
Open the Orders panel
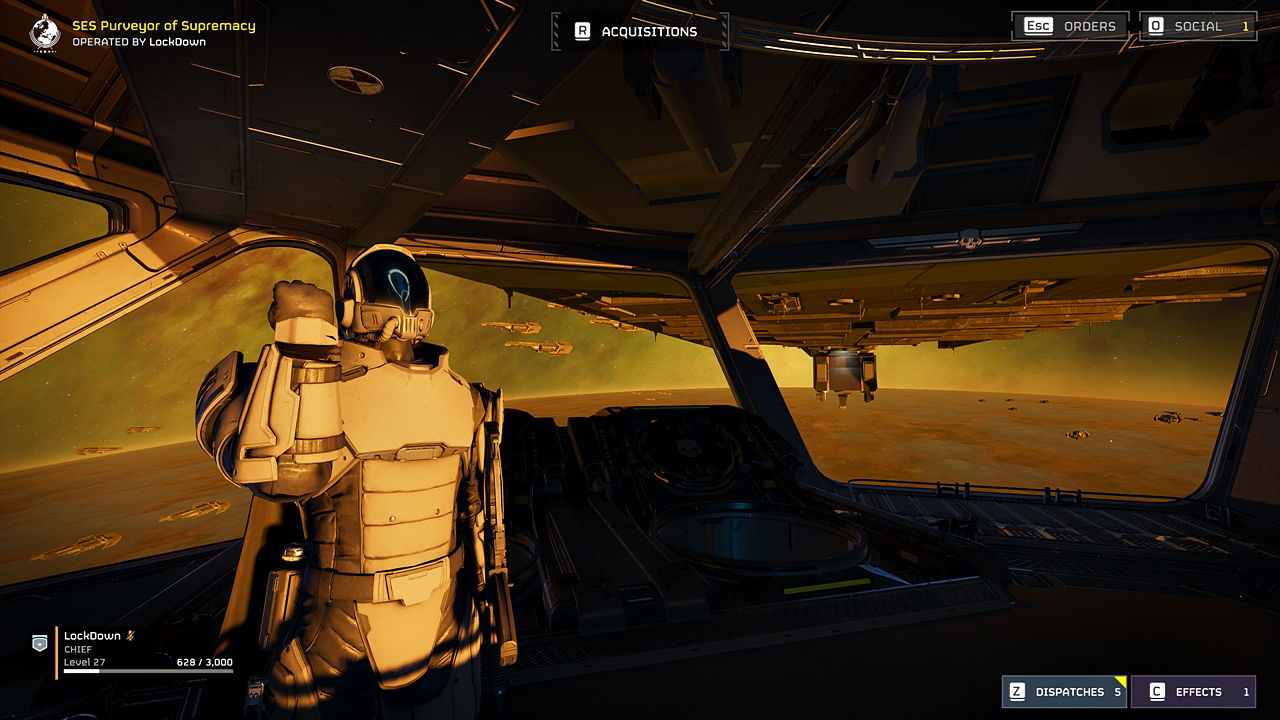tap(1070, 26)
